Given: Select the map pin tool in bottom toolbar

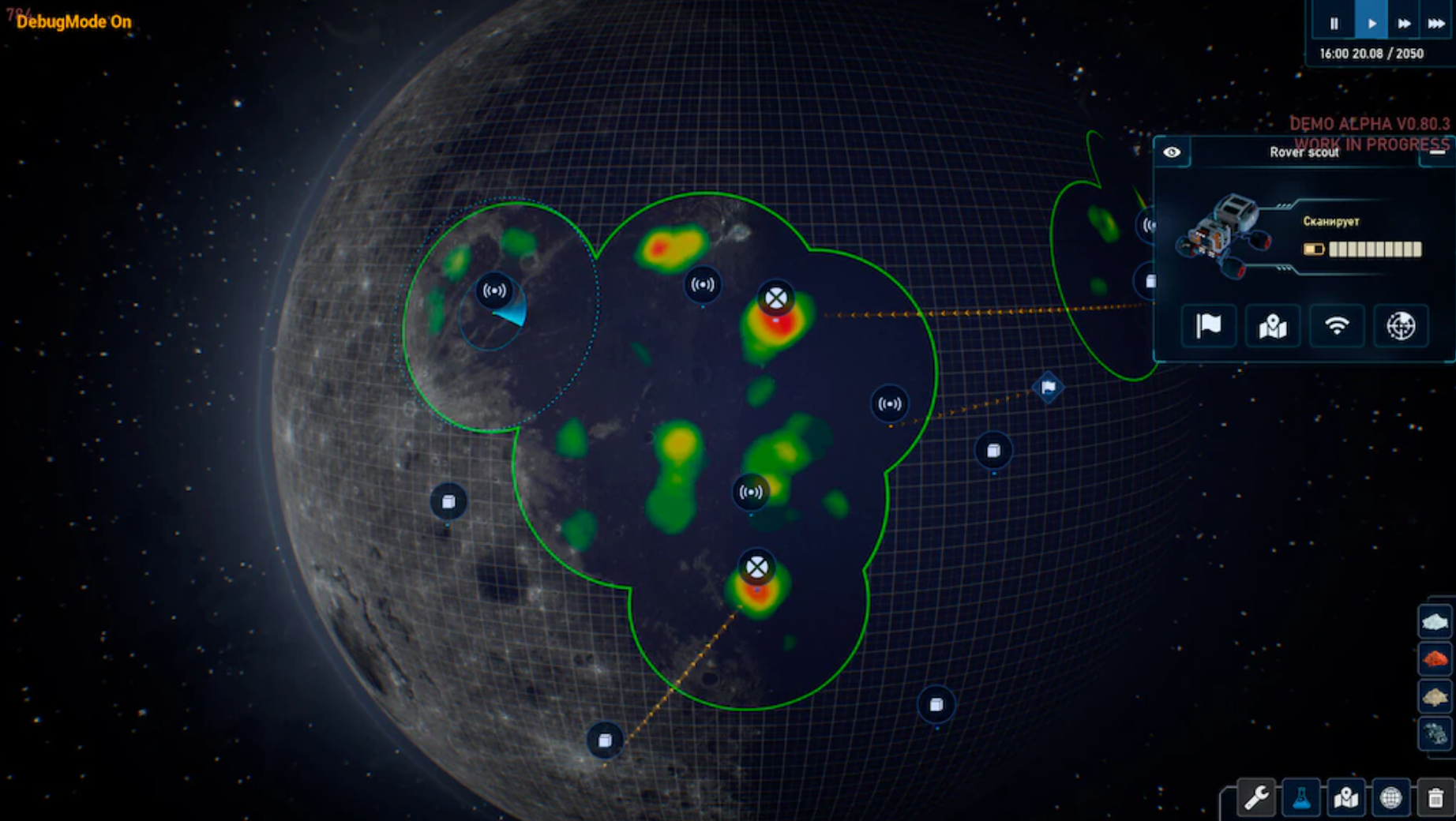Looking at the screenshot, I should (1346, 798).
